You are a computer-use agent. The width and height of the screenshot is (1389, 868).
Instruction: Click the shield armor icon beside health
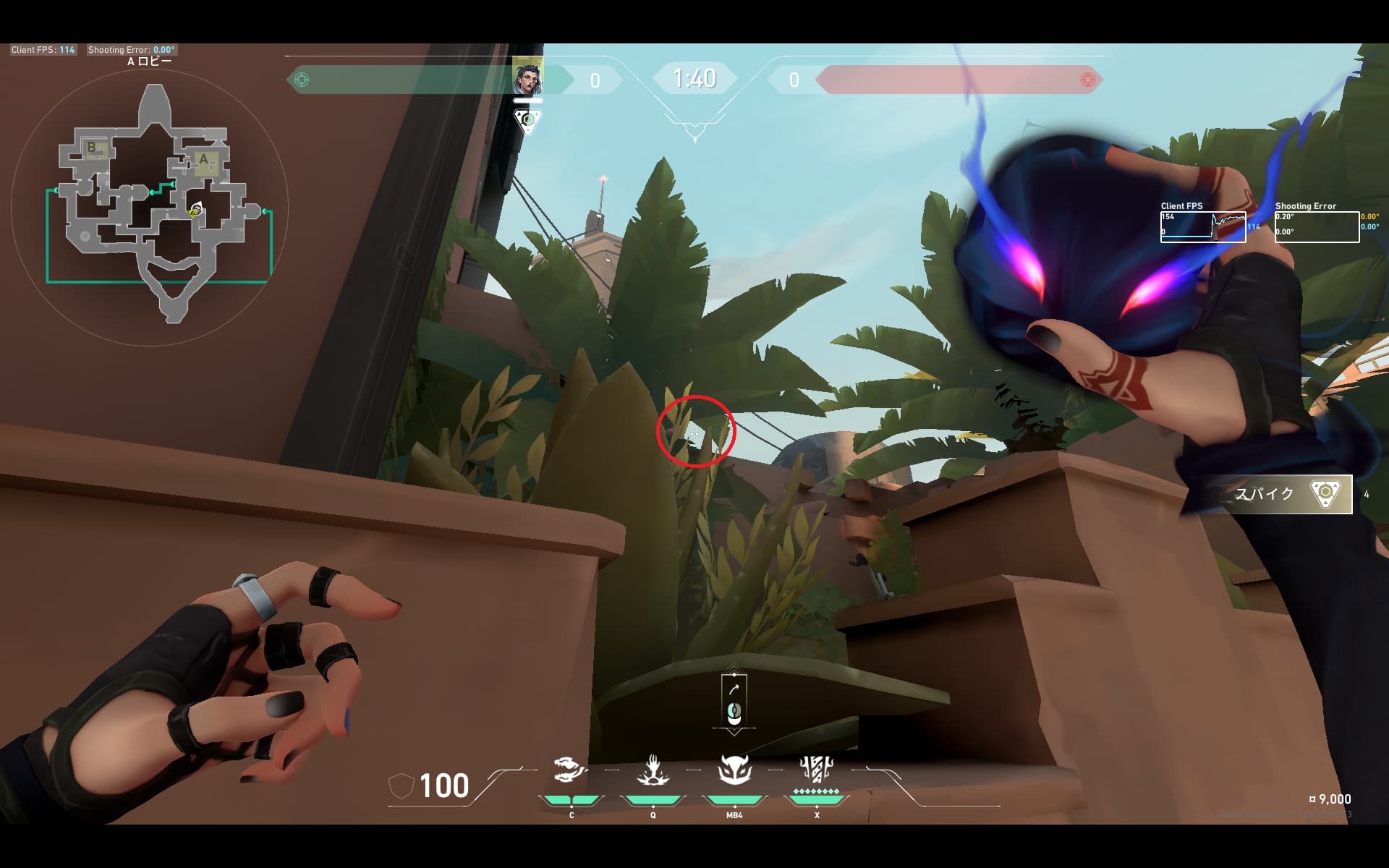point(402,786)
